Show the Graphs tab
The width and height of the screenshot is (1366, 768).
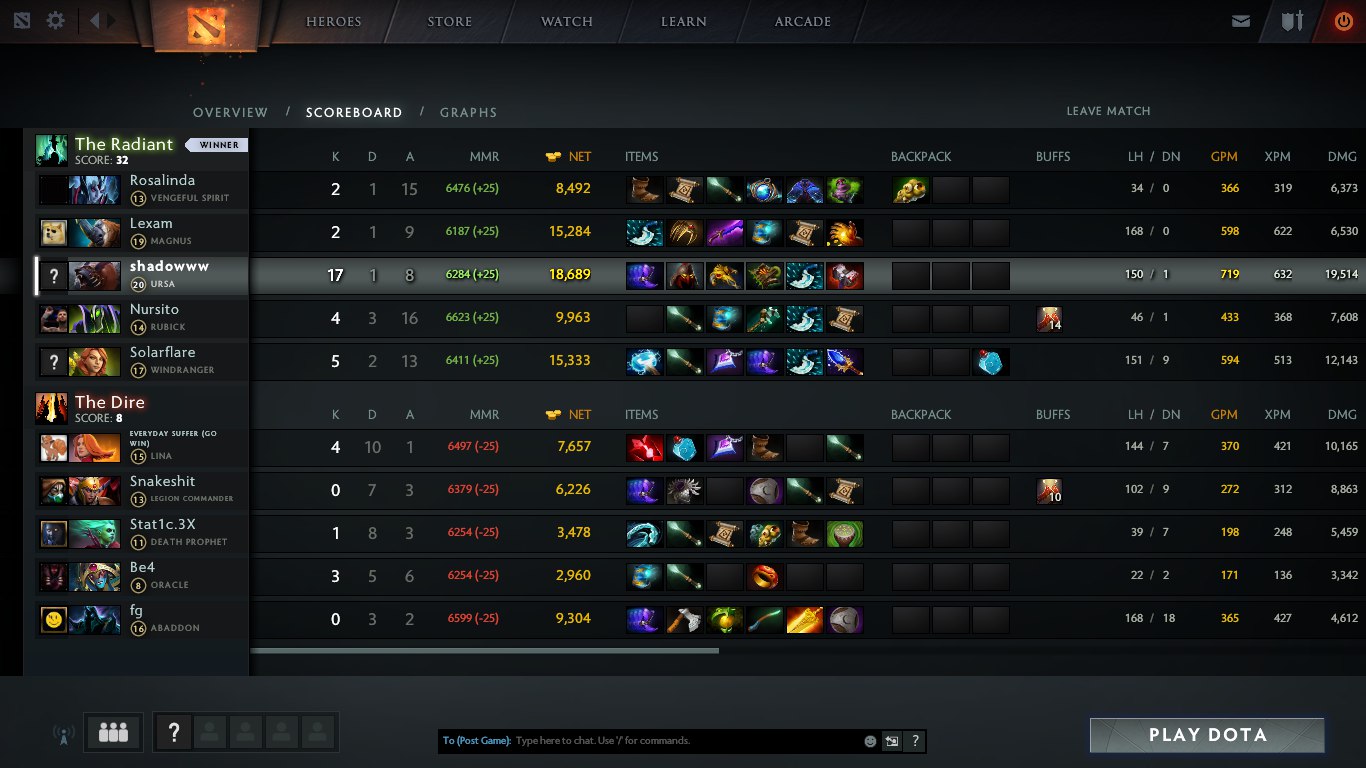(468, 112)
